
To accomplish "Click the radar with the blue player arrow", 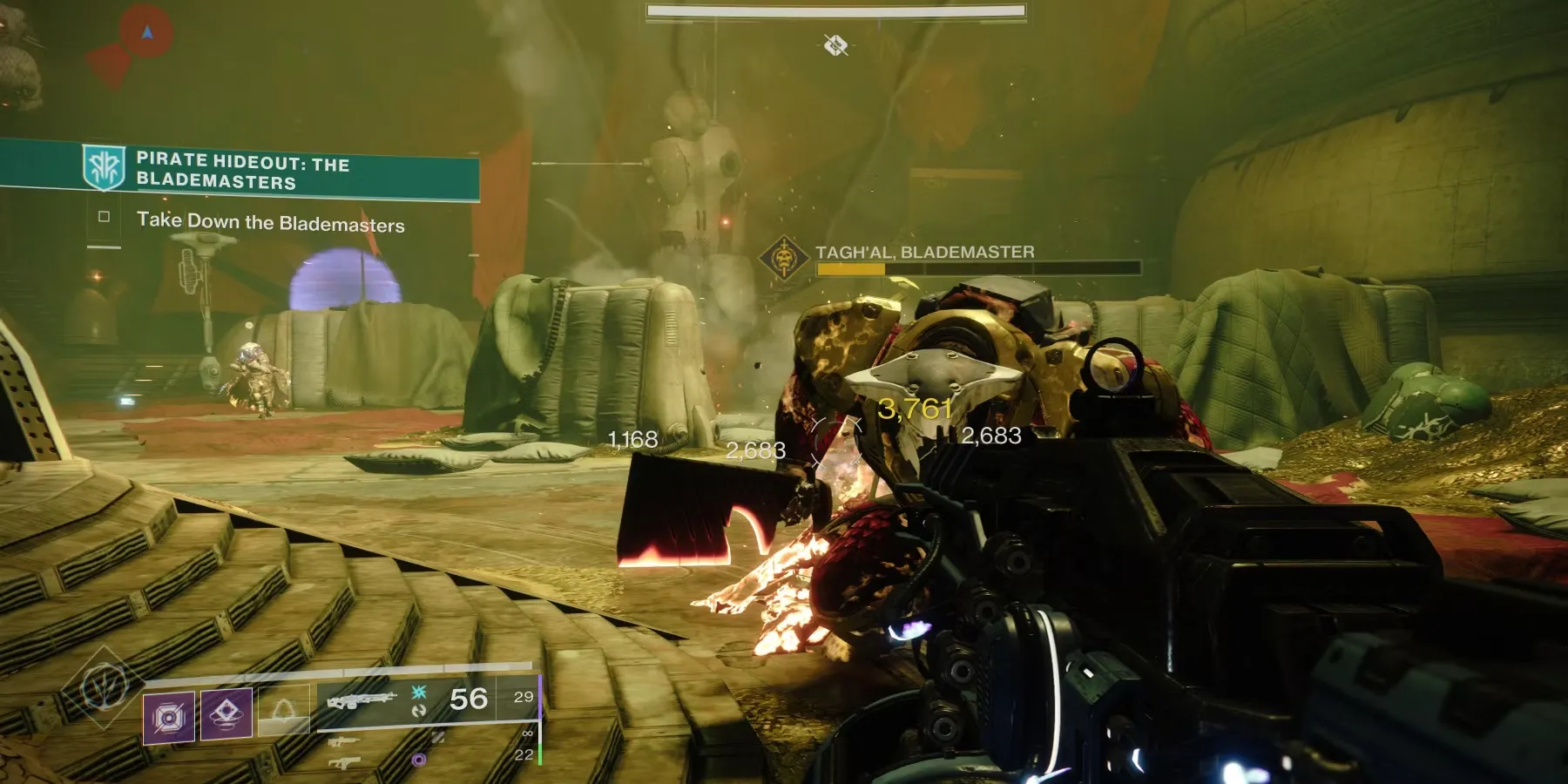I will (146, 33).
